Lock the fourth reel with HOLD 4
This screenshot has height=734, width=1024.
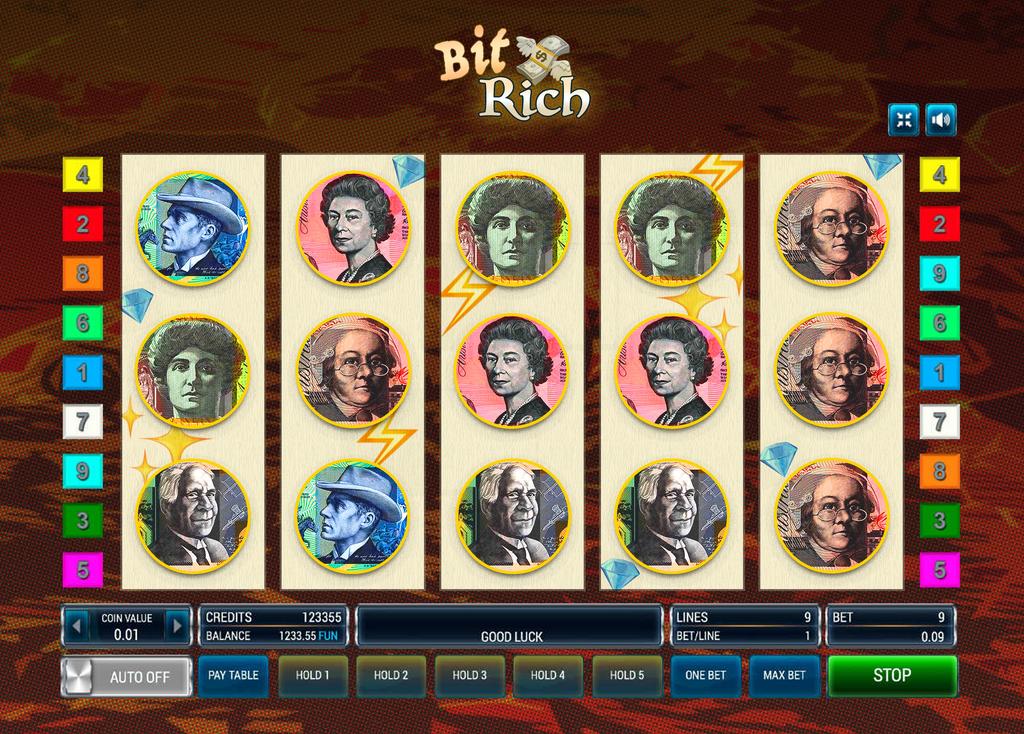click(548, 675)
